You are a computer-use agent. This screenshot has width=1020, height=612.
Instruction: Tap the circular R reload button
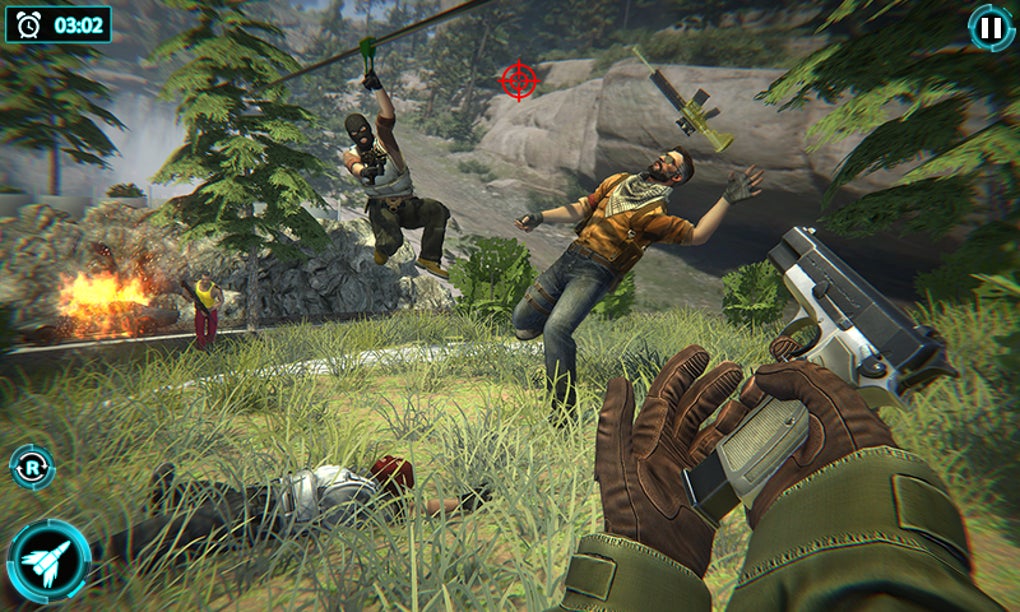[x=32, y=467]
